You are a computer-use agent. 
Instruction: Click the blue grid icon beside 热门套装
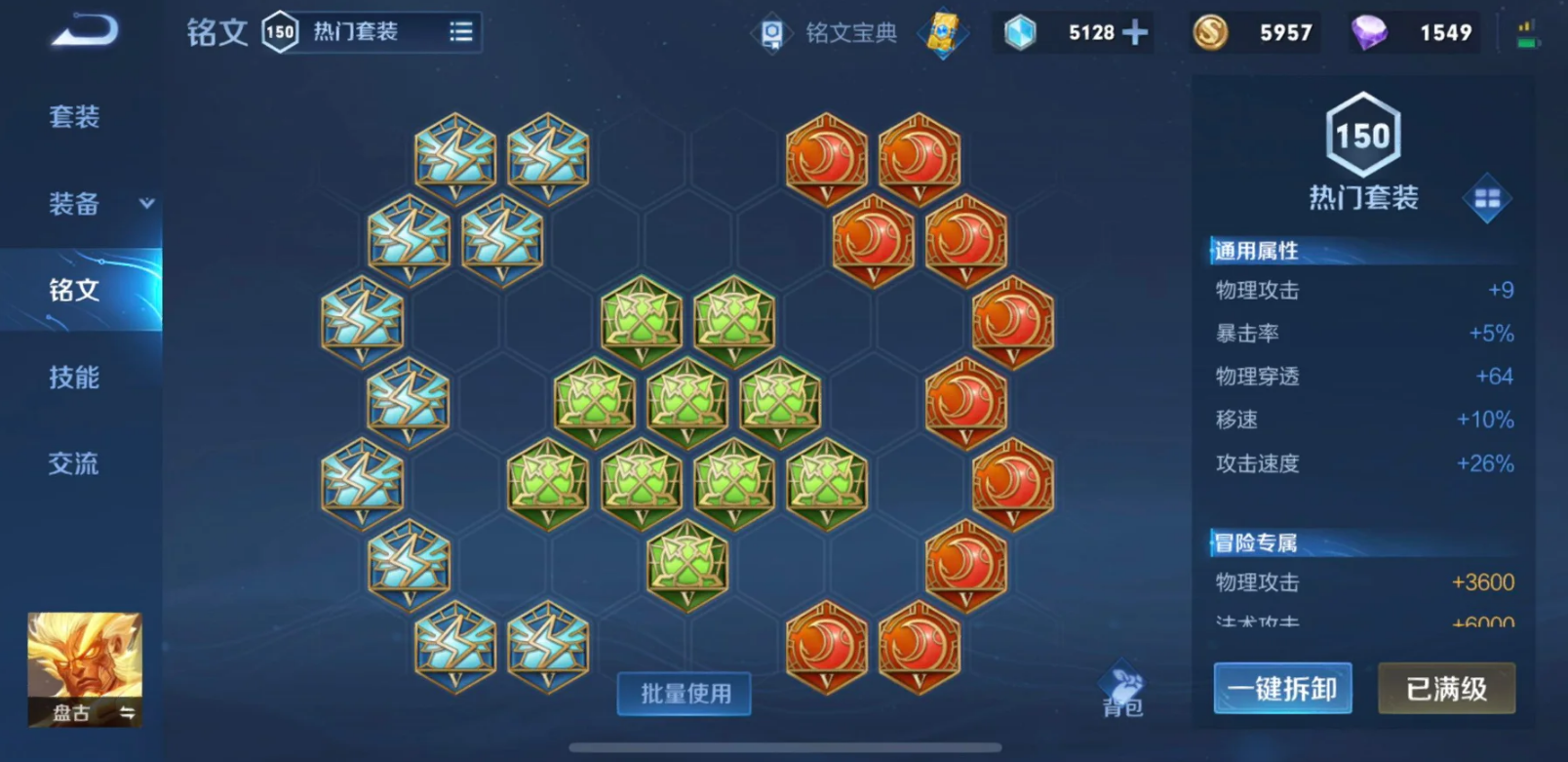tap(1486, 198)
